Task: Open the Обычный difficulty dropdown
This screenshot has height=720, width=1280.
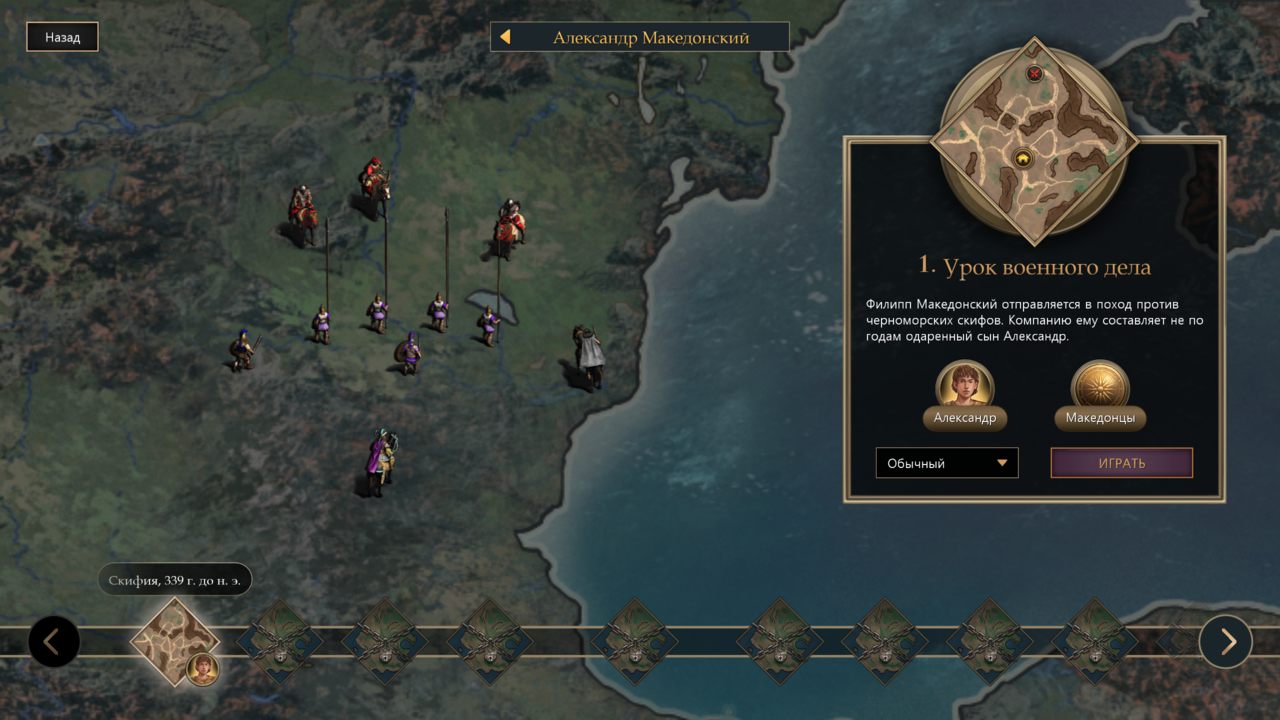Action: pyautogui.click(x=946, y=463)
